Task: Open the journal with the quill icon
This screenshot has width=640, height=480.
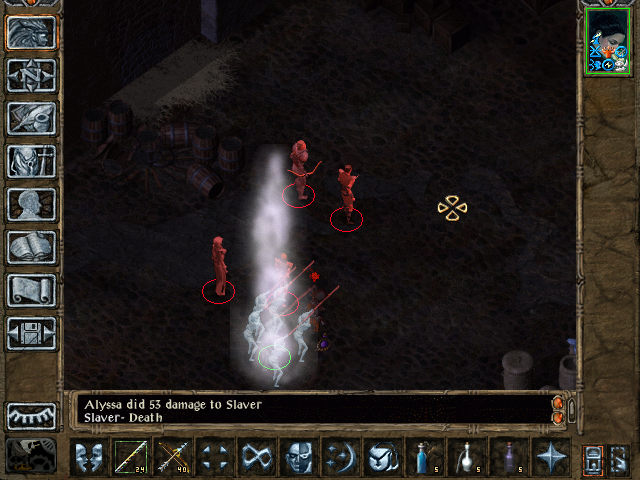Action: tap(31, 118)
